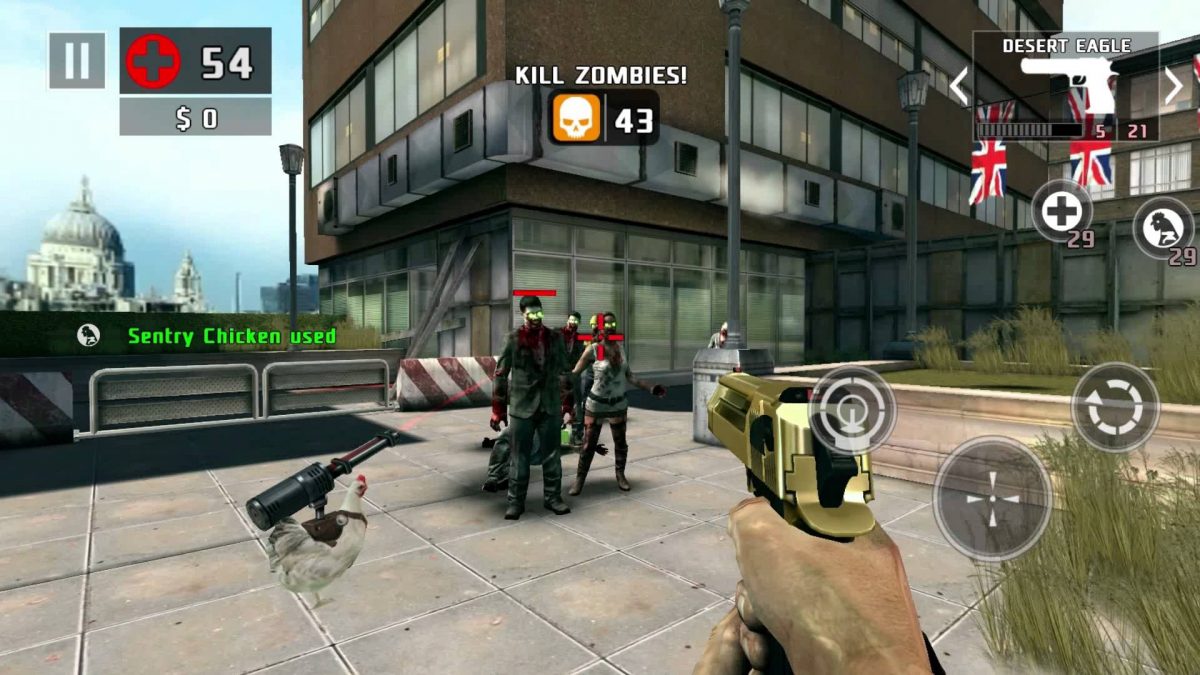This screenshot has width=1200, height=675.
Task: Switch to the previous weapon
Action: pyautogui.click(x=959, y=87)
